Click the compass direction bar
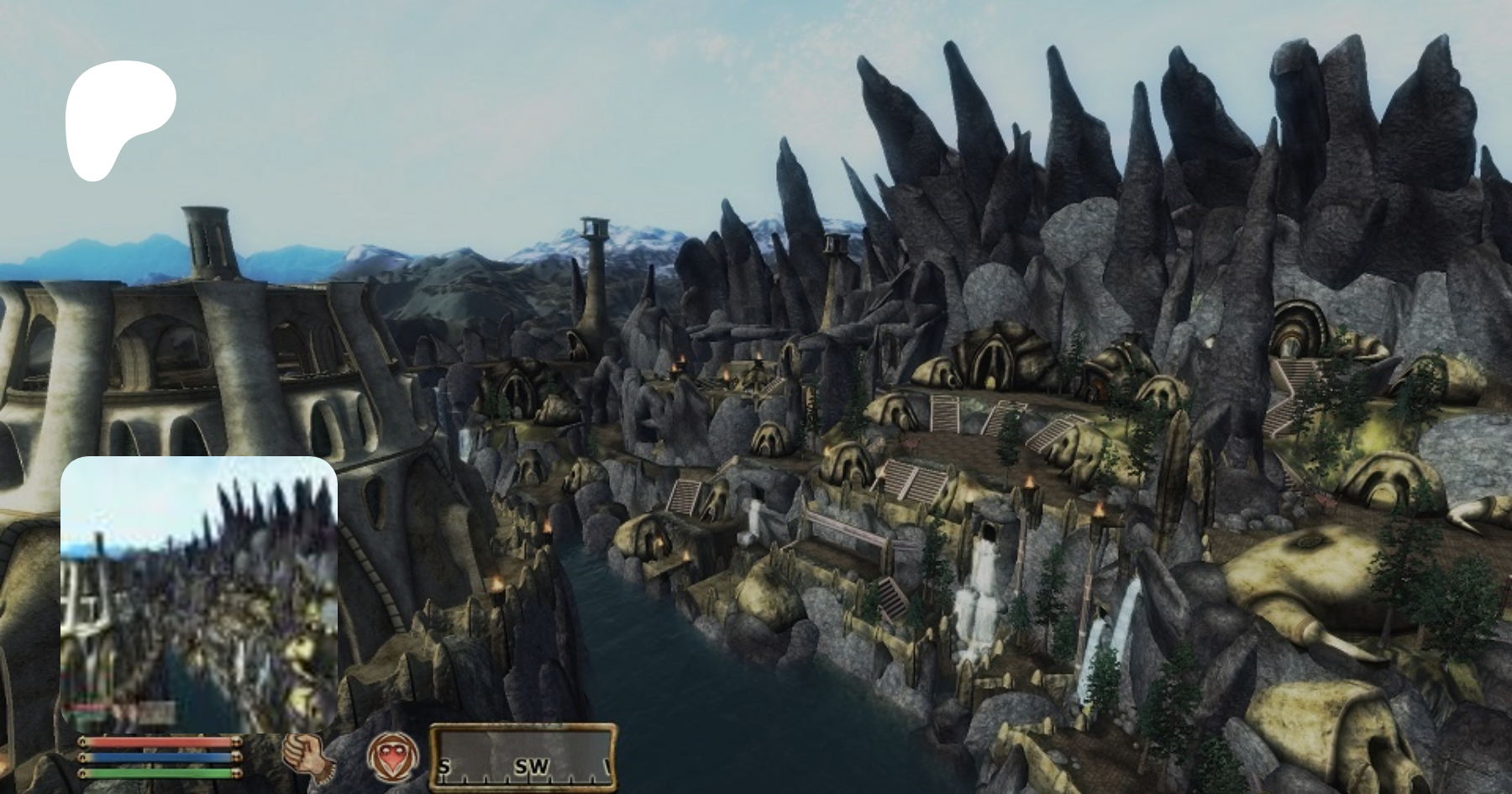Image resolution: width=1512 pixels, height=794 pixels. (x=523, y=758)
